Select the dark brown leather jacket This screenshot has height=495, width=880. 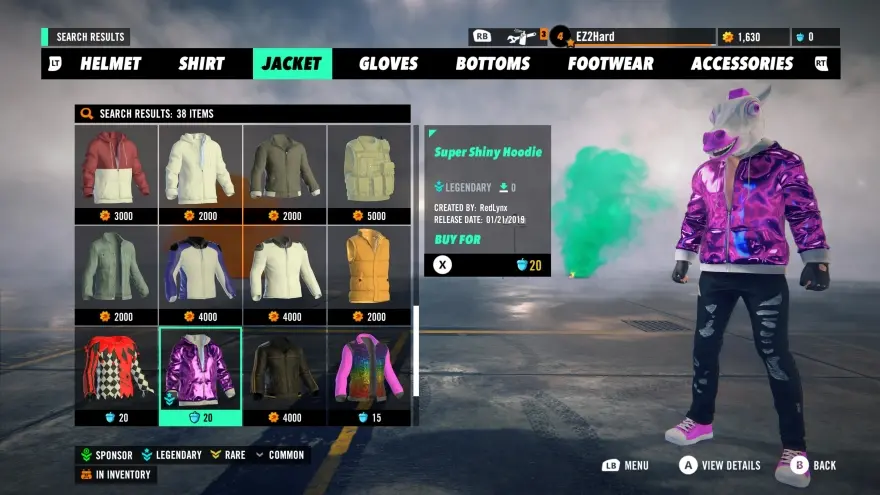coord(285,369)
